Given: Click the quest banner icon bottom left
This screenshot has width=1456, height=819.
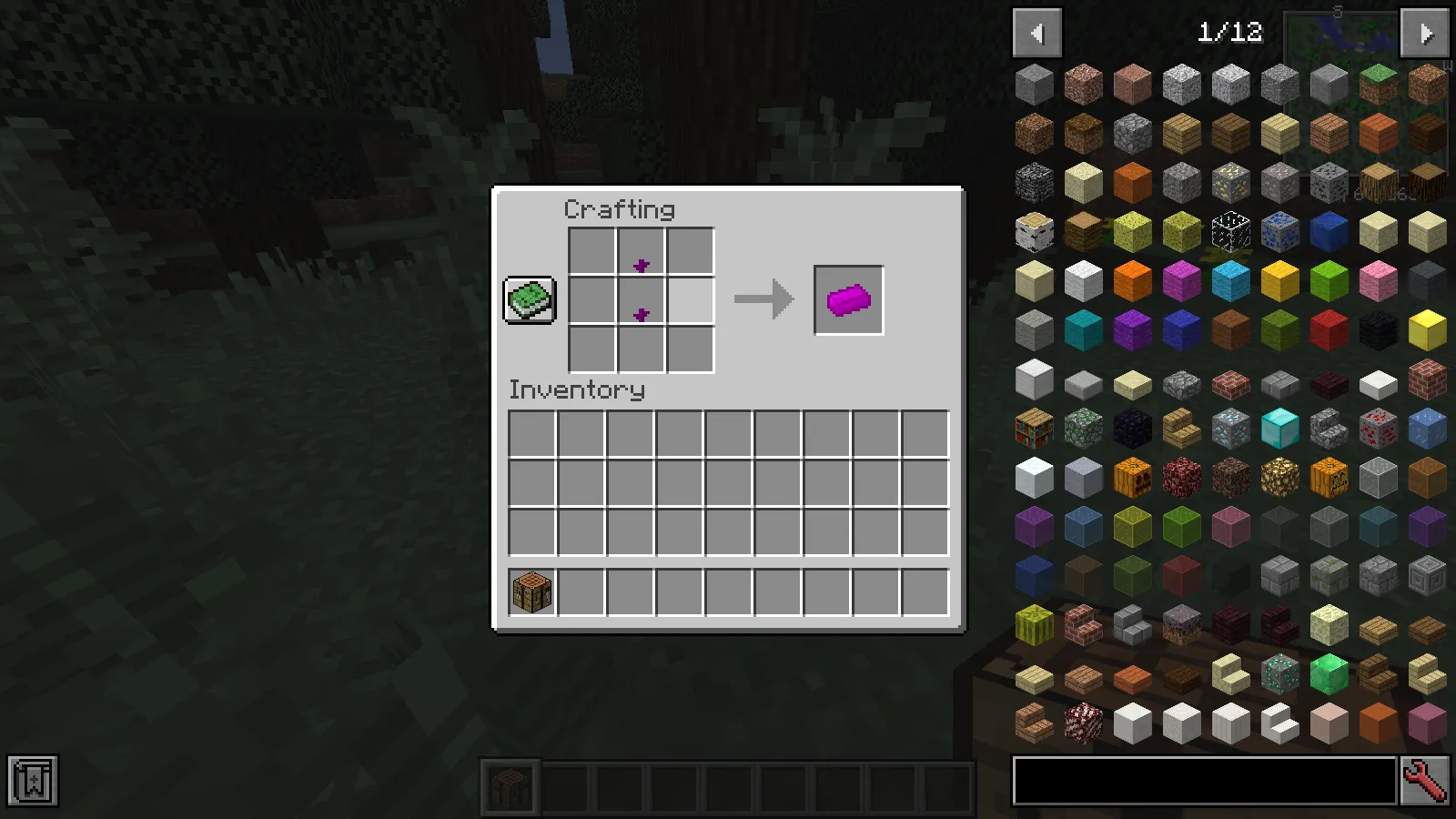Looking at the screenshot, I should [33, 779].
